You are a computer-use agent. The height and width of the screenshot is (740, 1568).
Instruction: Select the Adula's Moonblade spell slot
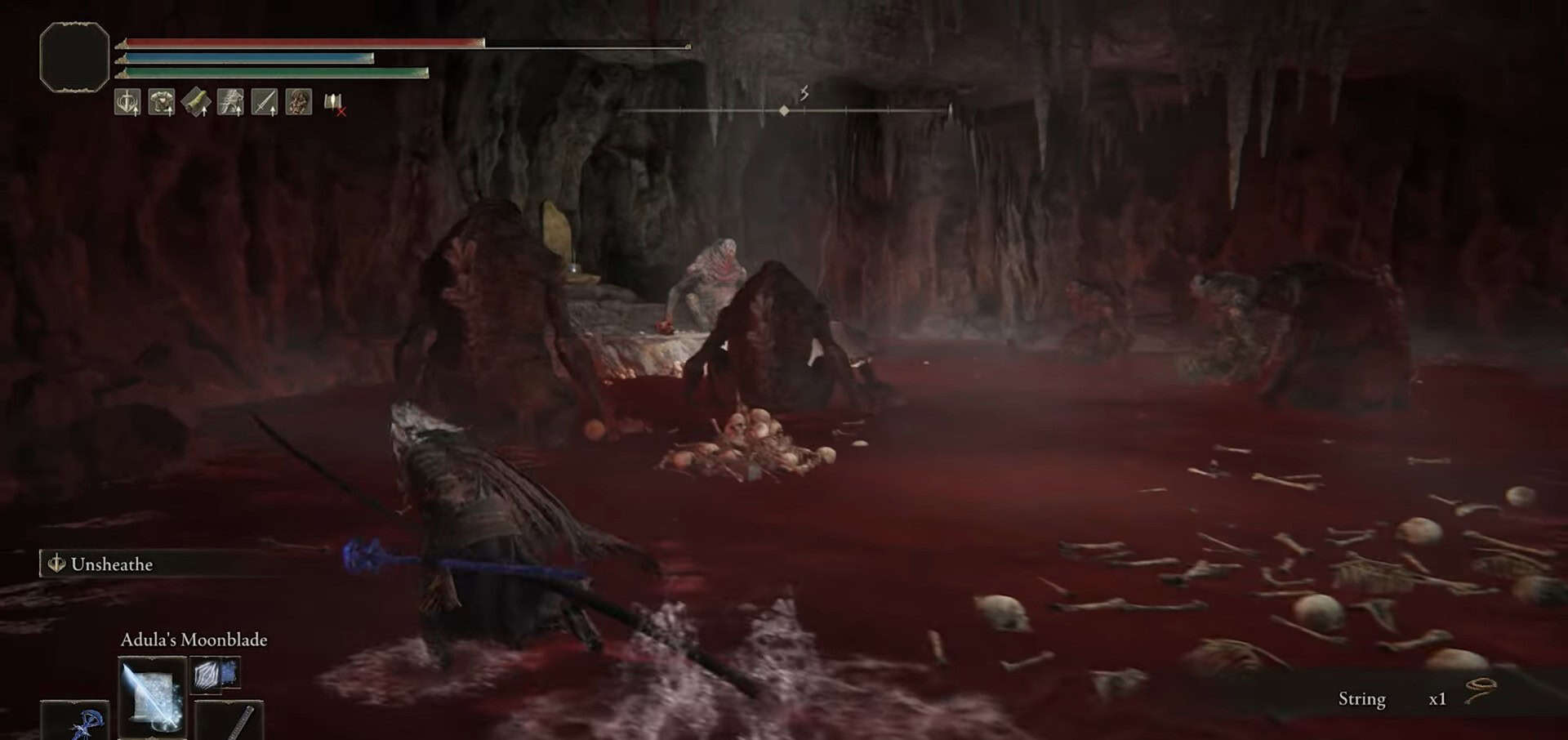coord(152,696)
